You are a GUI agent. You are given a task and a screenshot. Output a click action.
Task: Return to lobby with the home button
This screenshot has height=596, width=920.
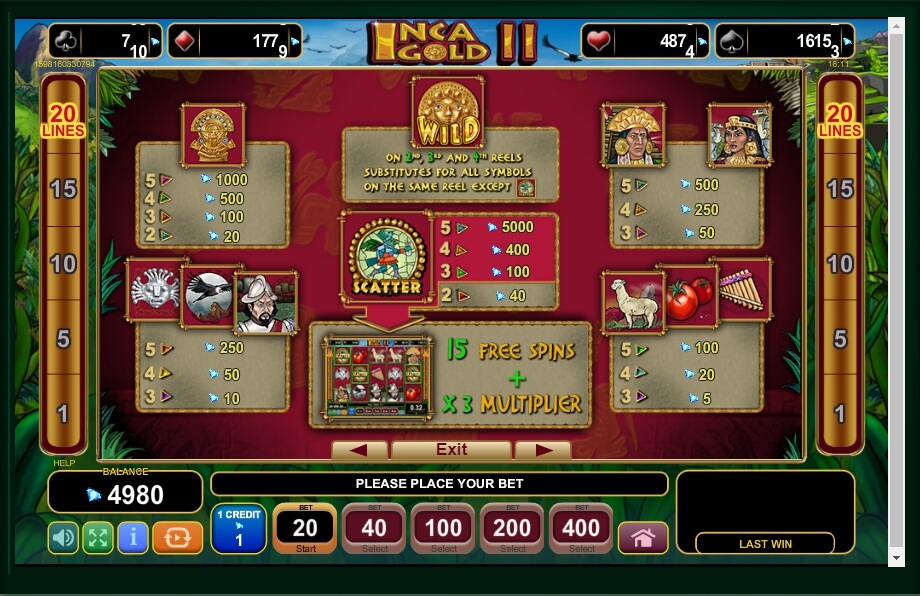point(642,538)
